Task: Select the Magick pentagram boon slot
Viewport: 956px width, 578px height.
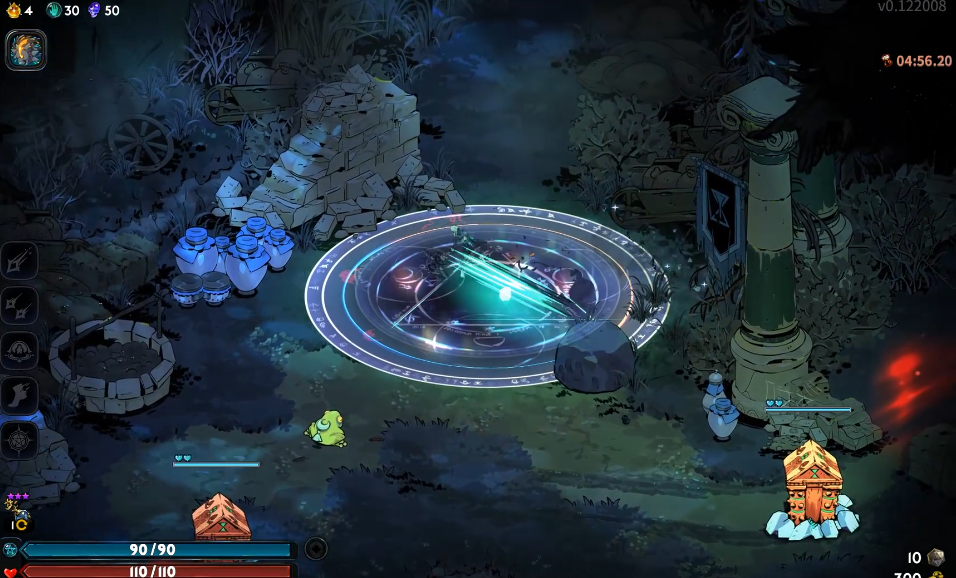Action: pos(19,440)
